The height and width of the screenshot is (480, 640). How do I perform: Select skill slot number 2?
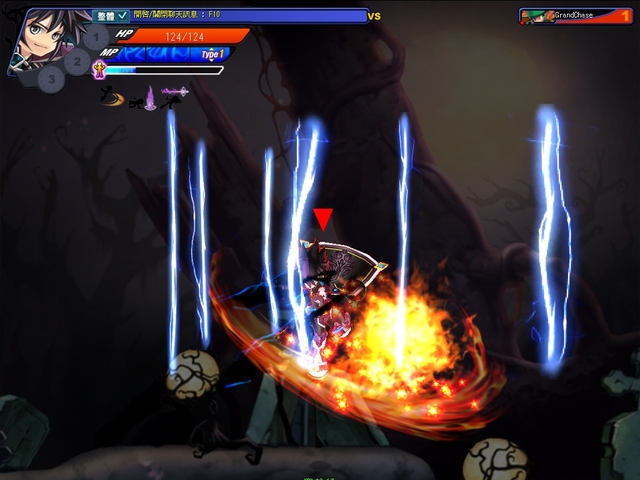(77, 61)
